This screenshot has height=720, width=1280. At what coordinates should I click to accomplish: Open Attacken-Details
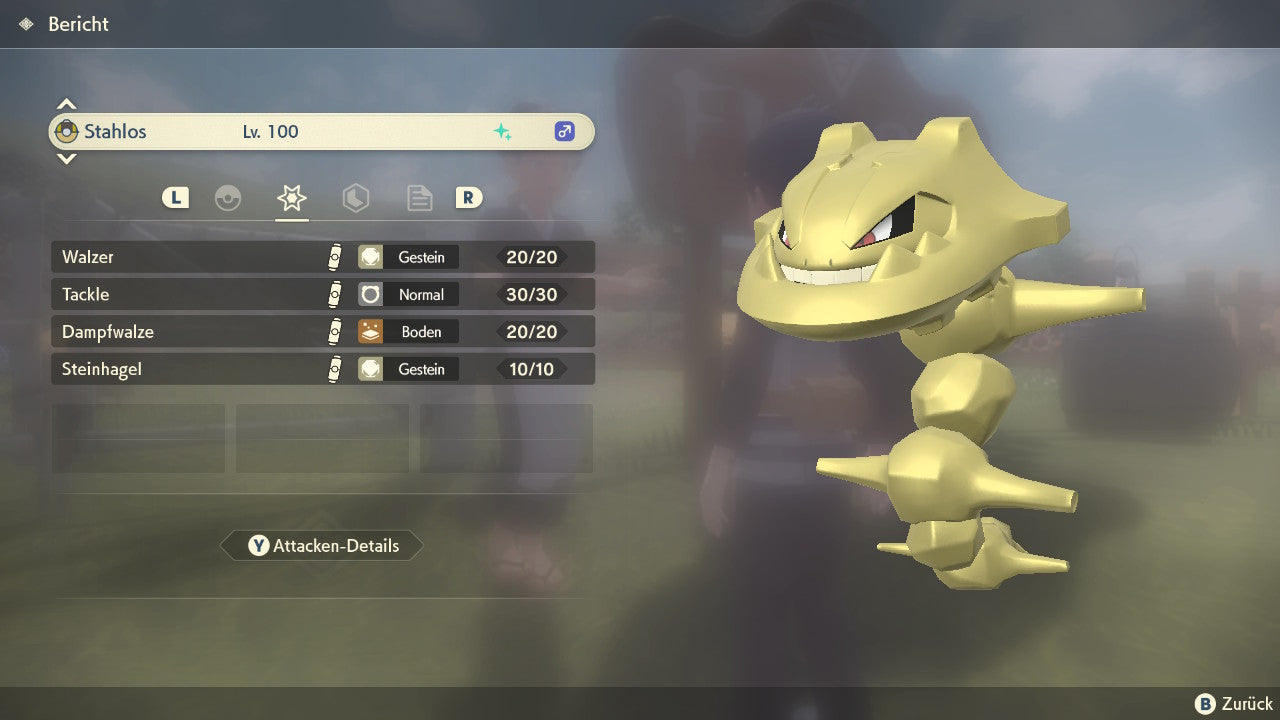point(322,545)
